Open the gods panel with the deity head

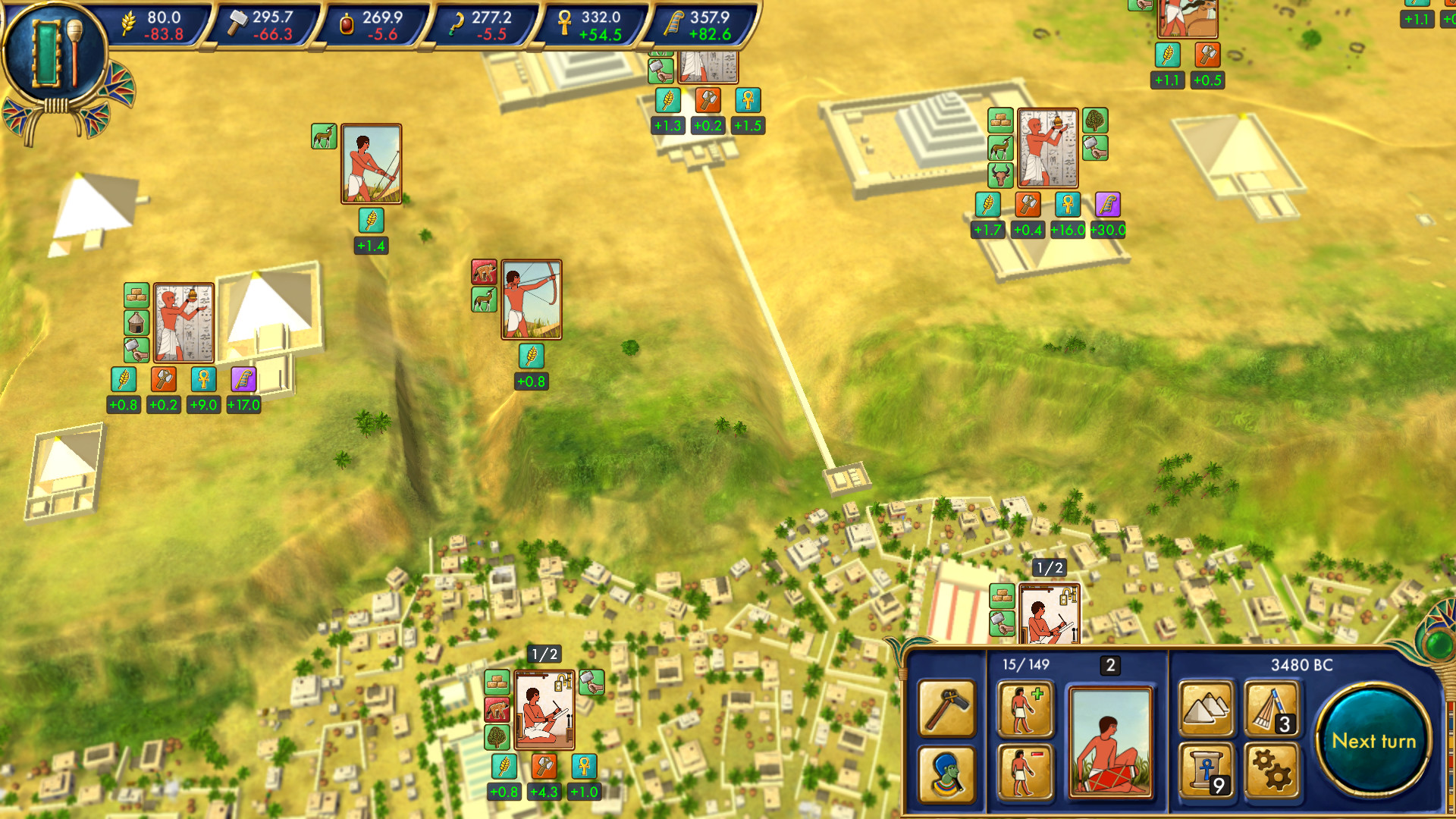(x=946, y=774)
